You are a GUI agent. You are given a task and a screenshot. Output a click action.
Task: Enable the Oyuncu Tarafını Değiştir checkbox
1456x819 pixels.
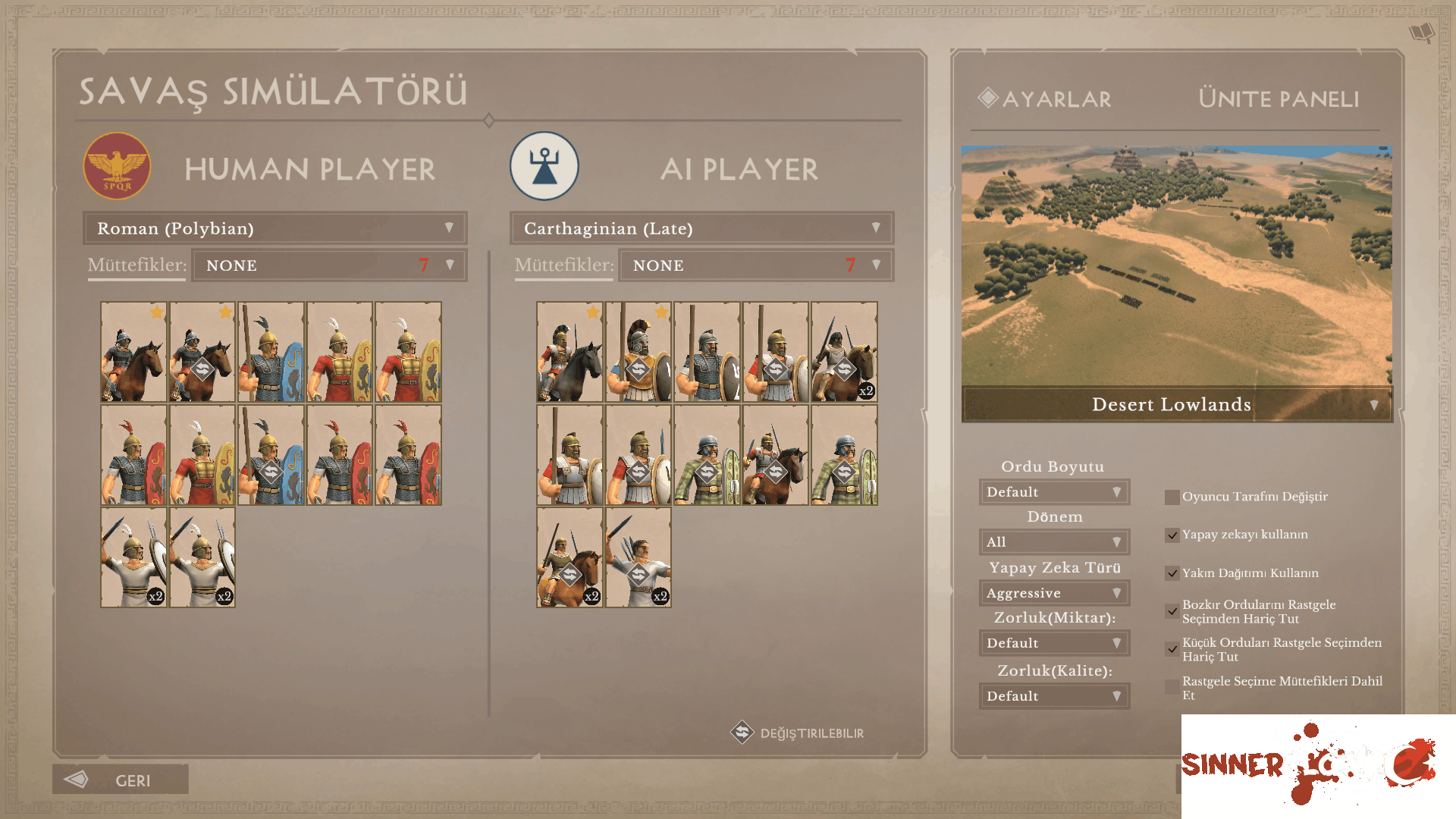(1171, 496)
